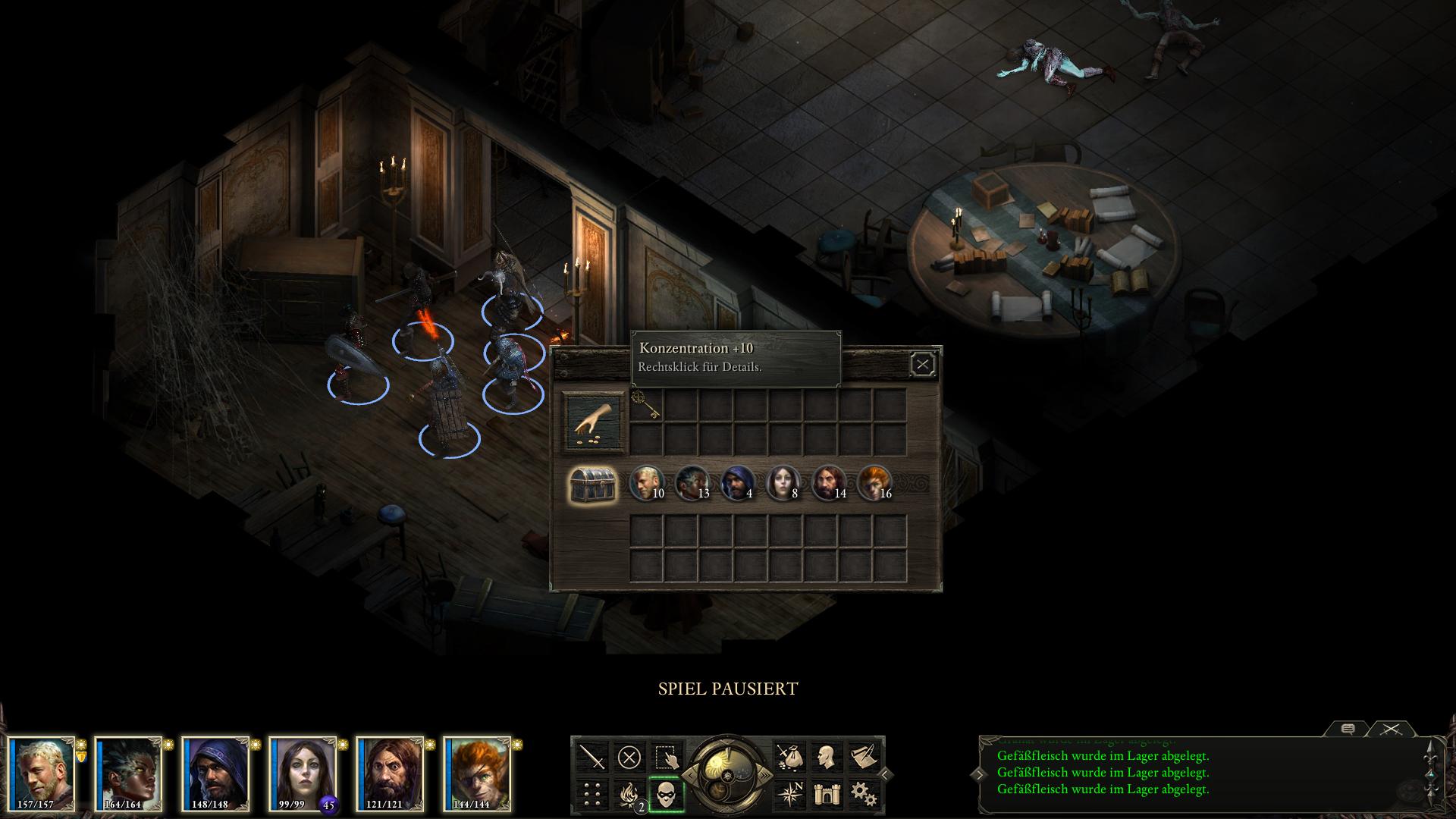Select the hooded bearded party portrait
Screen dimensions: 1456x819
point(215,773)
